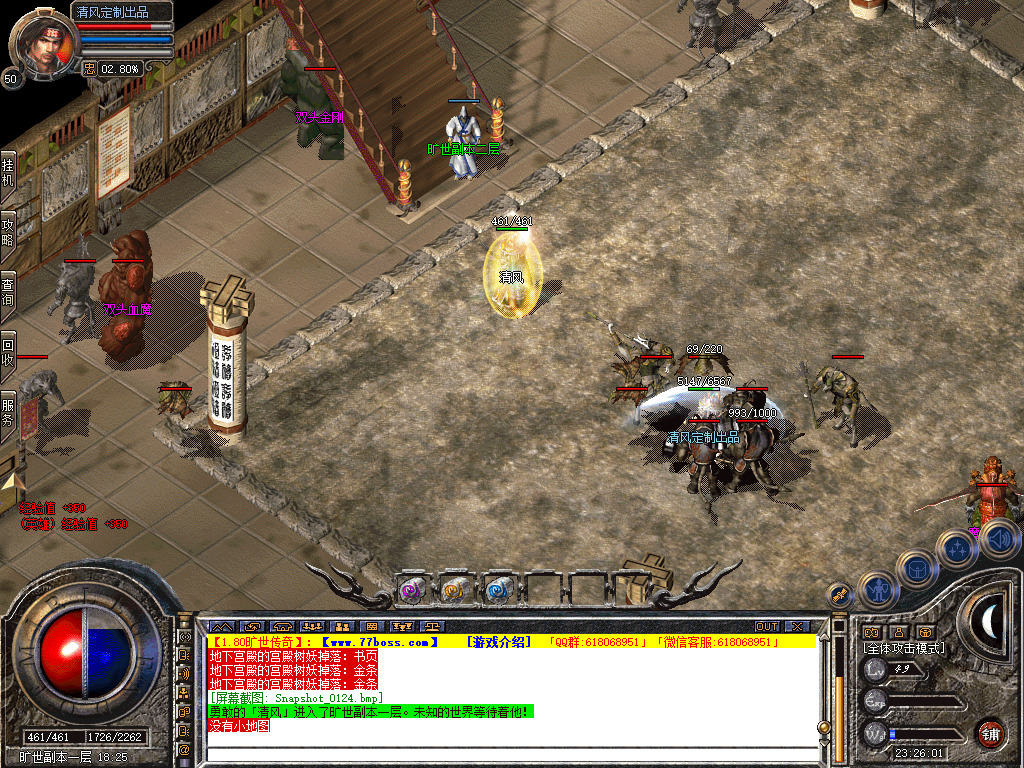This screenshot has width=1024, height=768.
Task: Open the 查询 query side tab
Action: tap(8, 291)
